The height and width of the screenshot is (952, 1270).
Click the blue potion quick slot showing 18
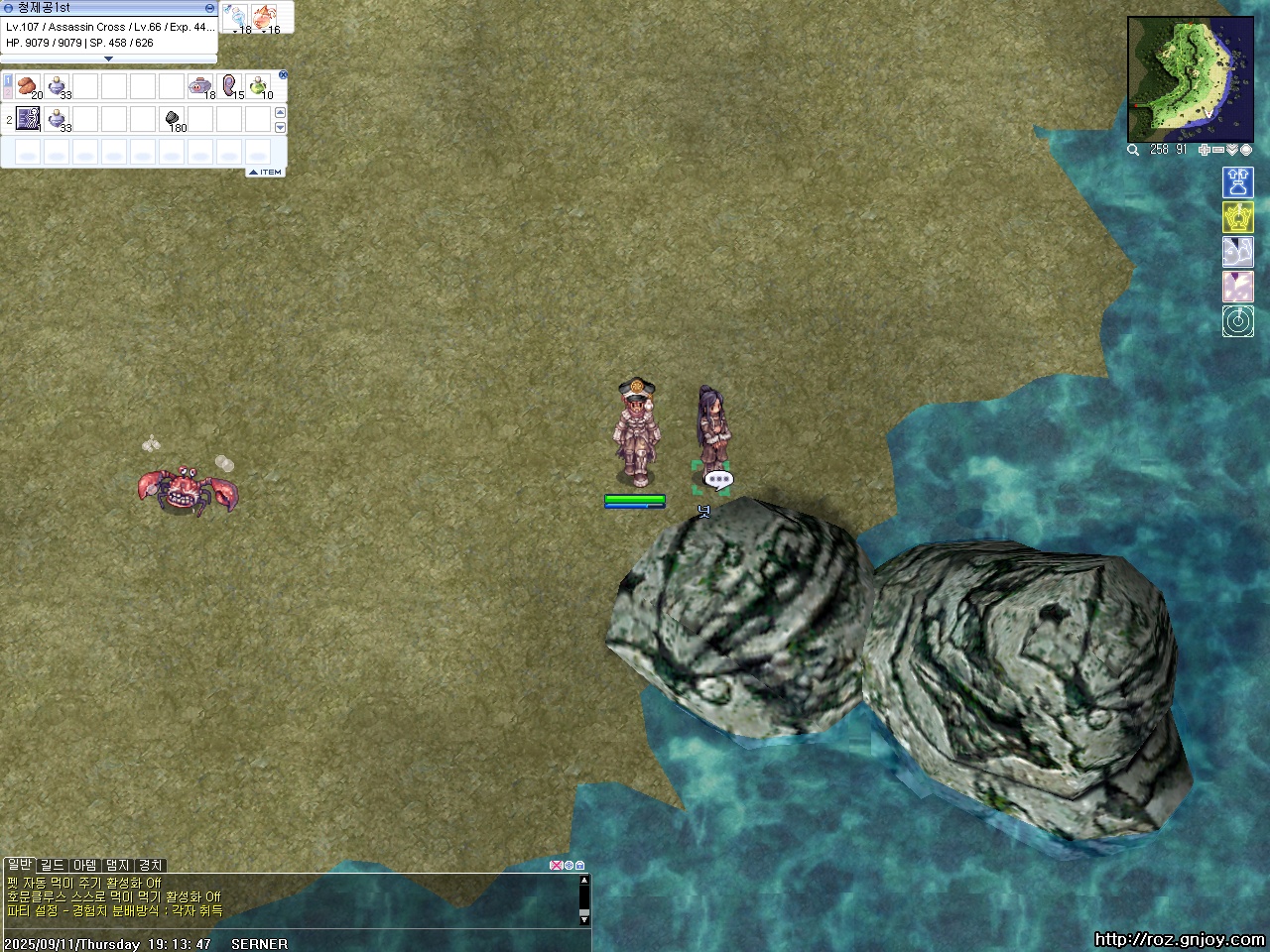pos(237,17)
